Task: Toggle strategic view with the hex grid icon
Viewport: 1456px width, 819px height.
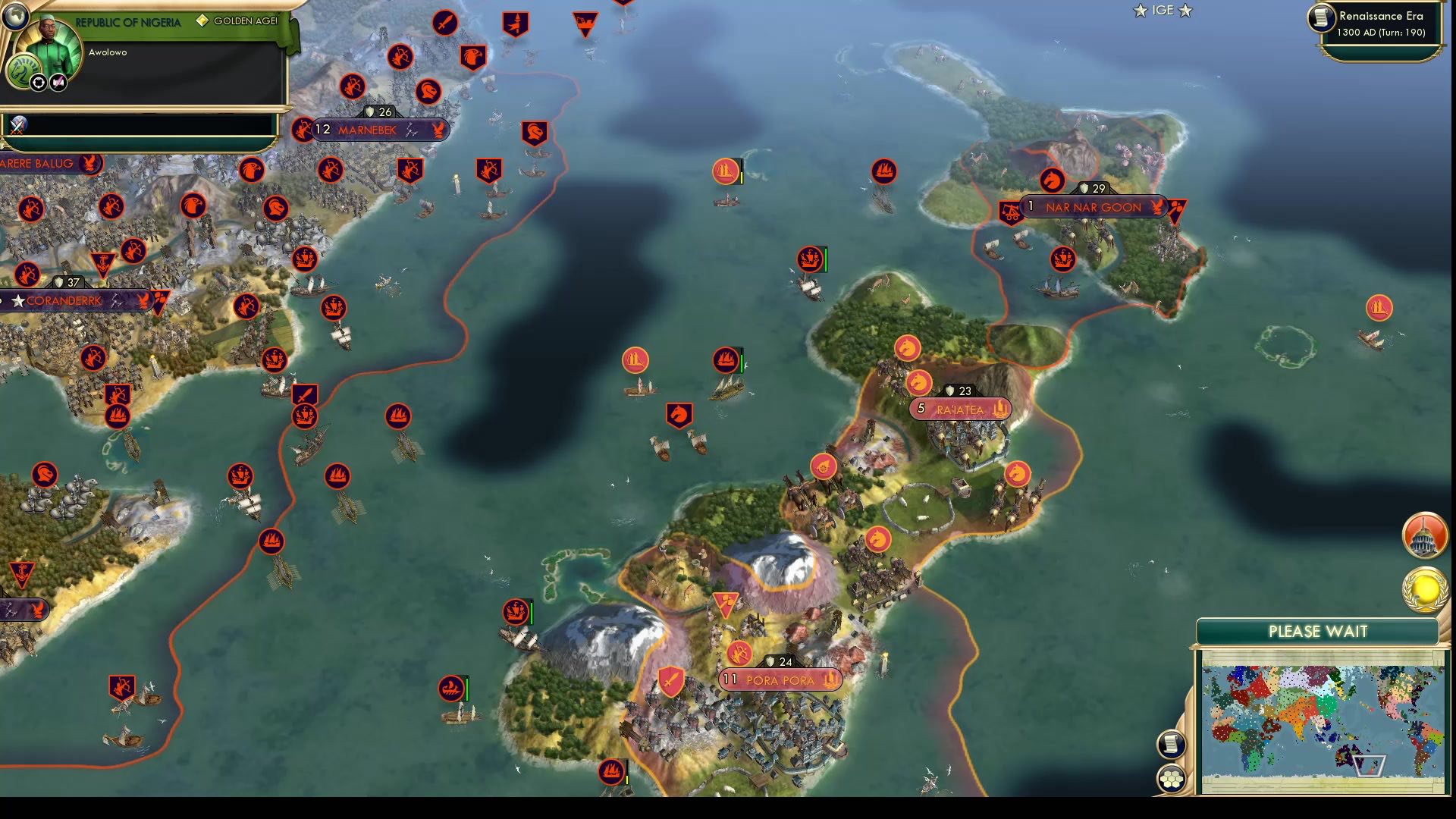Action: click(x=1172, y=777)
